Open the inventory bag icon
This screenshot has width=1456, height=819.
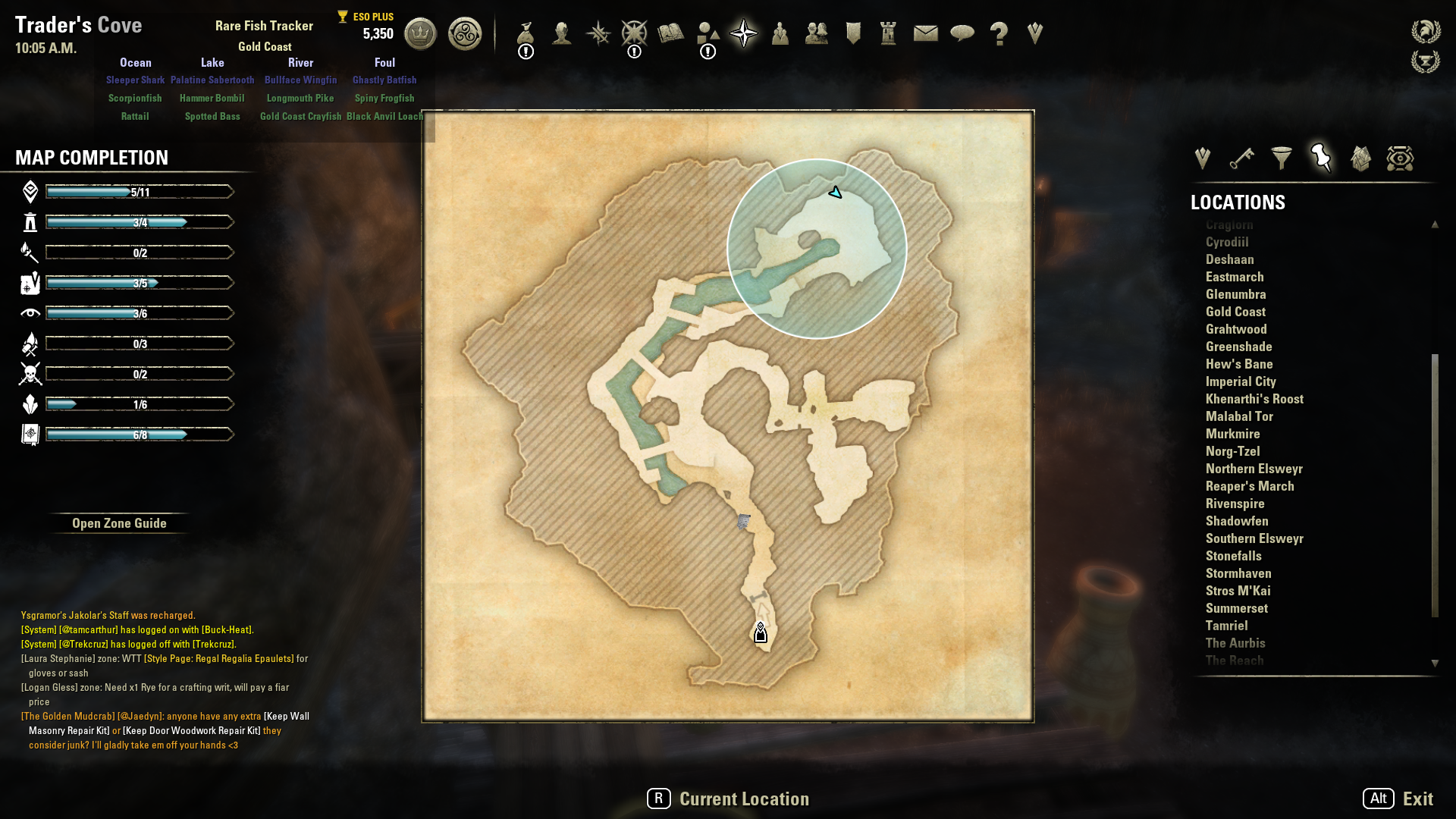click(x=526, y=33)
